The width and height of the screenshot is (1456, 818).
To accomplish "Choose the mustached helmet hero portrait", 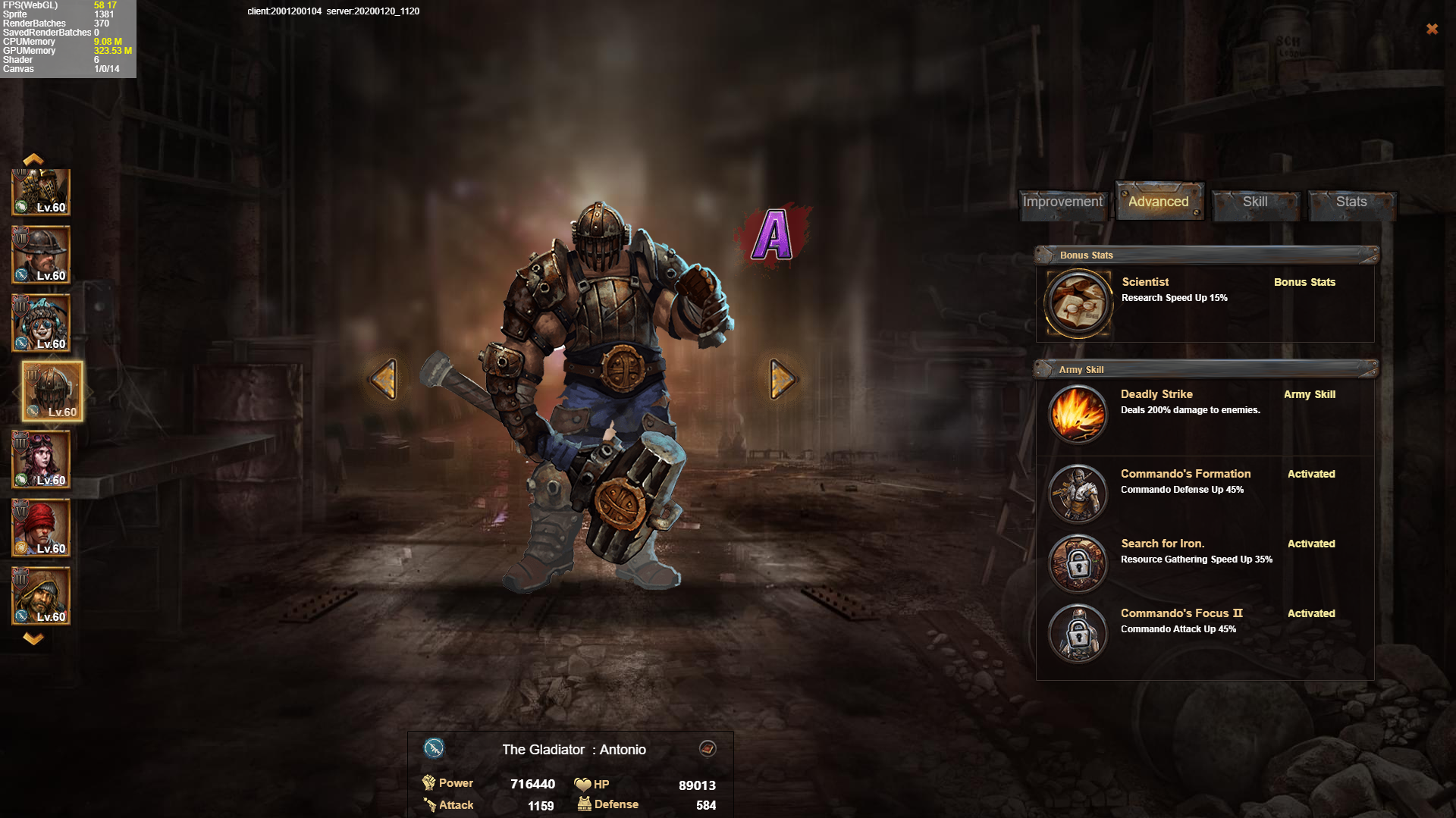I will pos(41,255).
